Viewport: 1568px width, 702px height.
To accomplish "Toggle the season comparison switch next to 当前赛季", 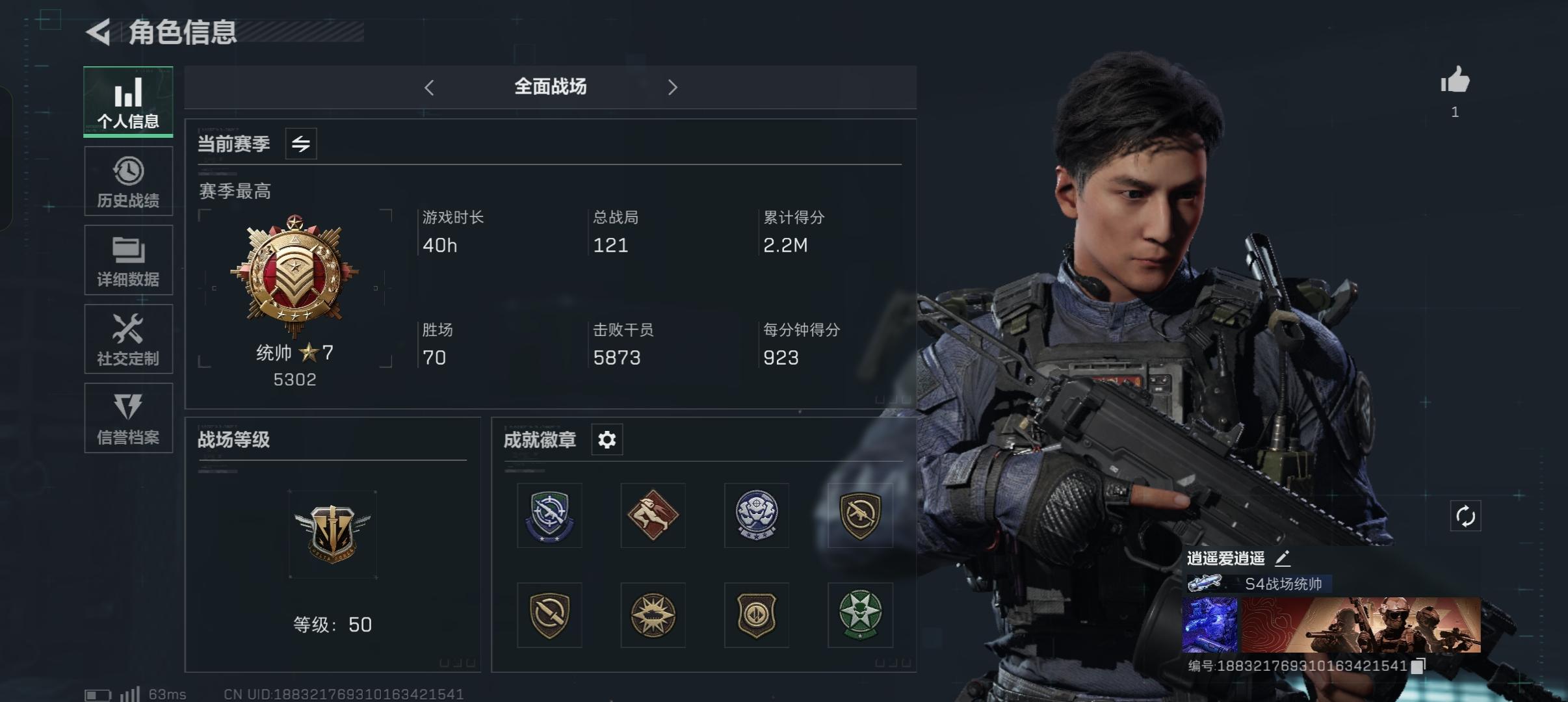I will point(300,144).
